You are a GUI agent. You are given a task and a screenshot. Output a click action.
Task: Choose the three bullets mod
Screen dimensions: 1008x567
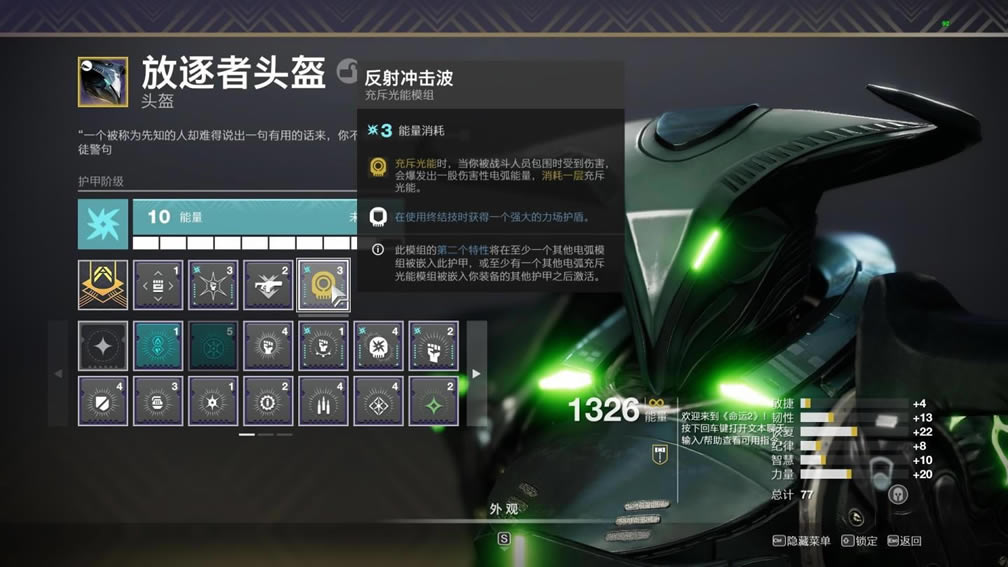323,401
